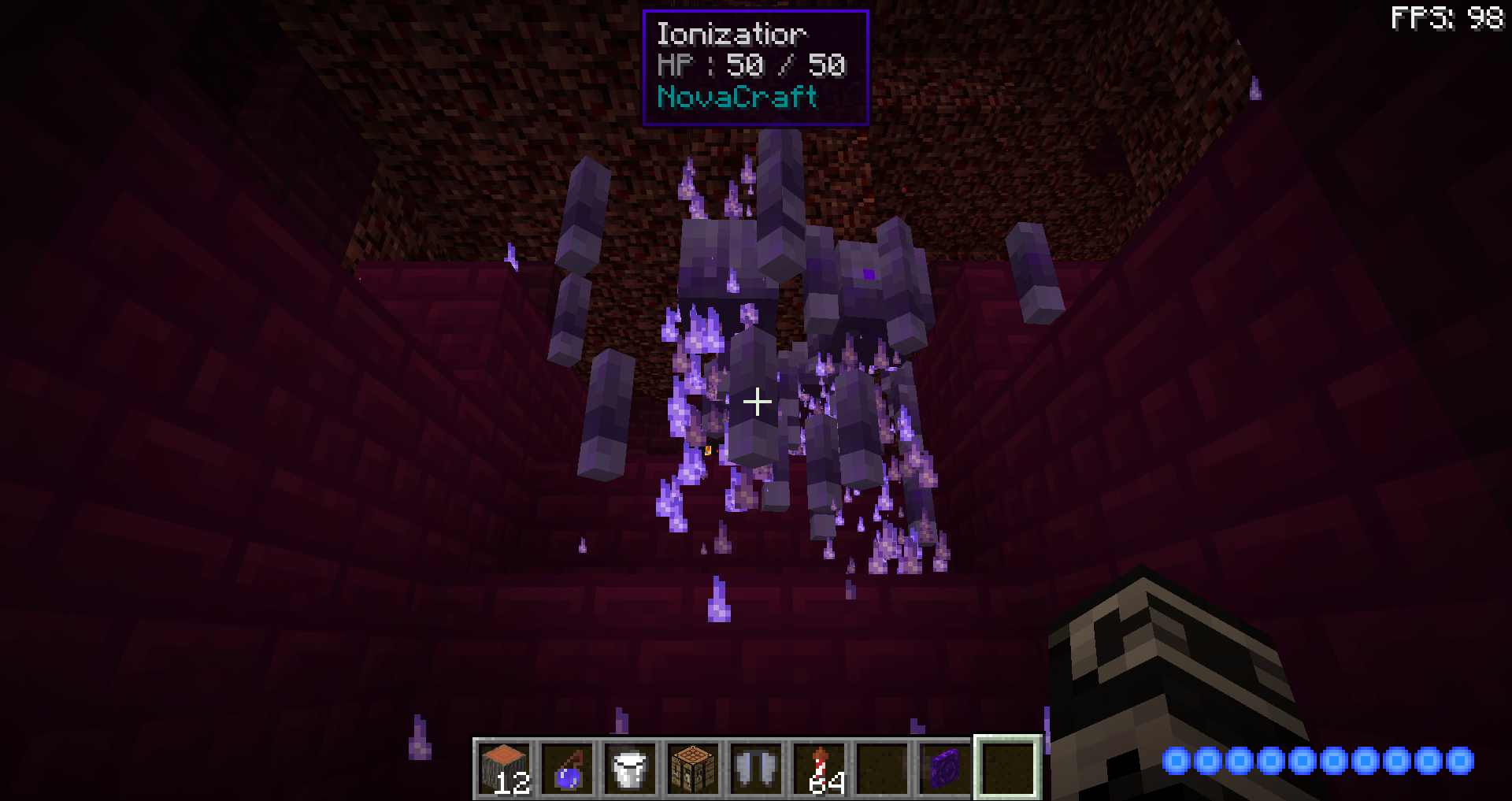The width and height of the screenshot is (1512, 801).
Task: Select the crying obsidian block
Action: [x=943, y=768]
